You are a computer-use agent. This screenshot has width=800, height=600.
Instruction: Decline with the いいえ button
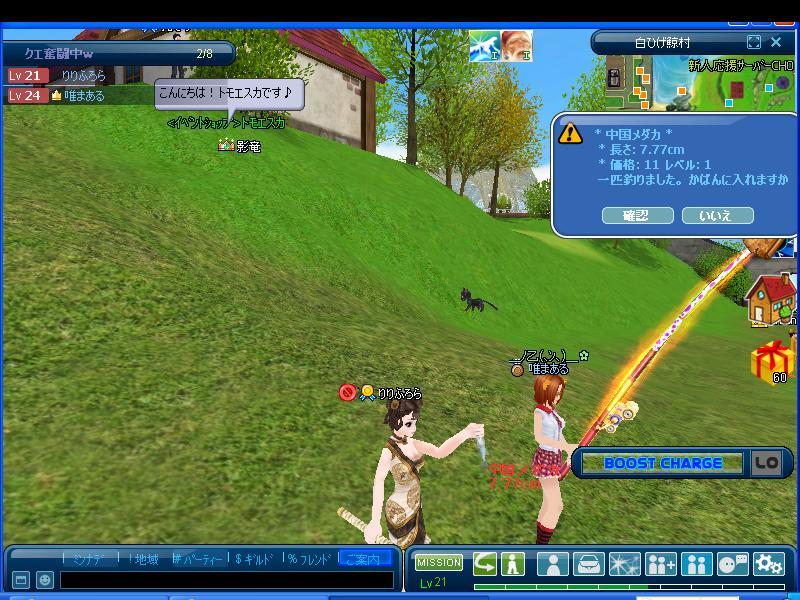[717, 215]
